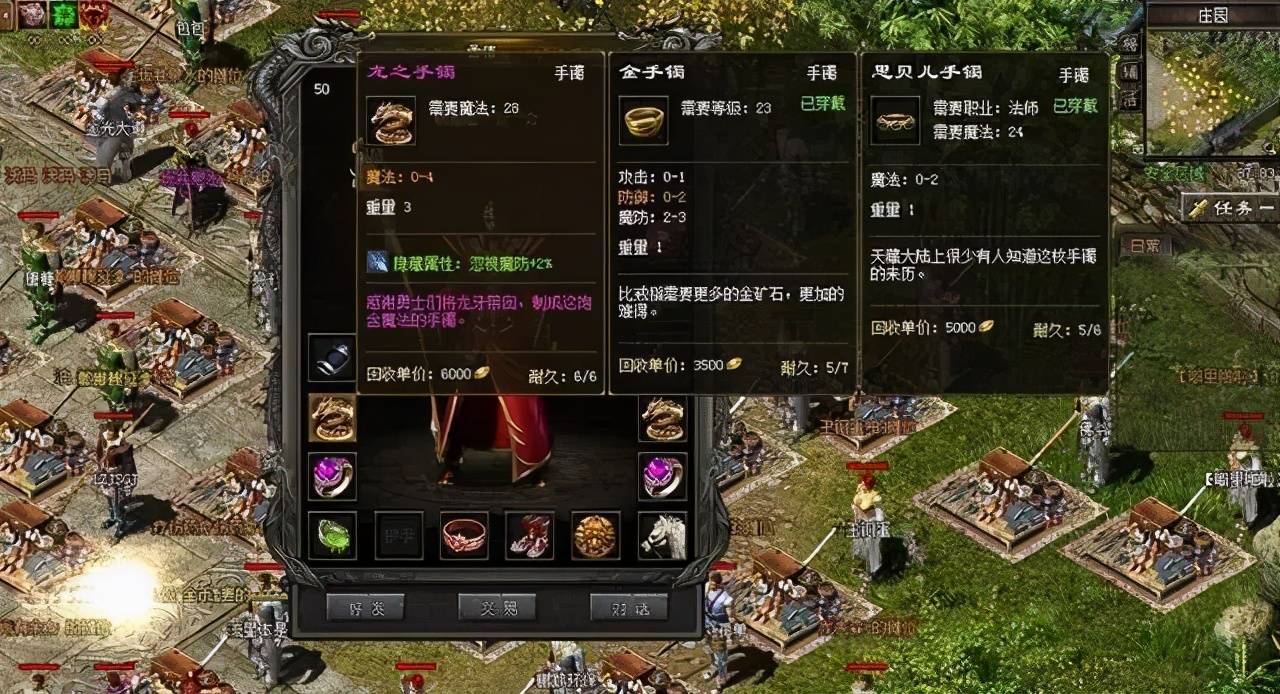Select the red boots slot

(x=530, y=535)
